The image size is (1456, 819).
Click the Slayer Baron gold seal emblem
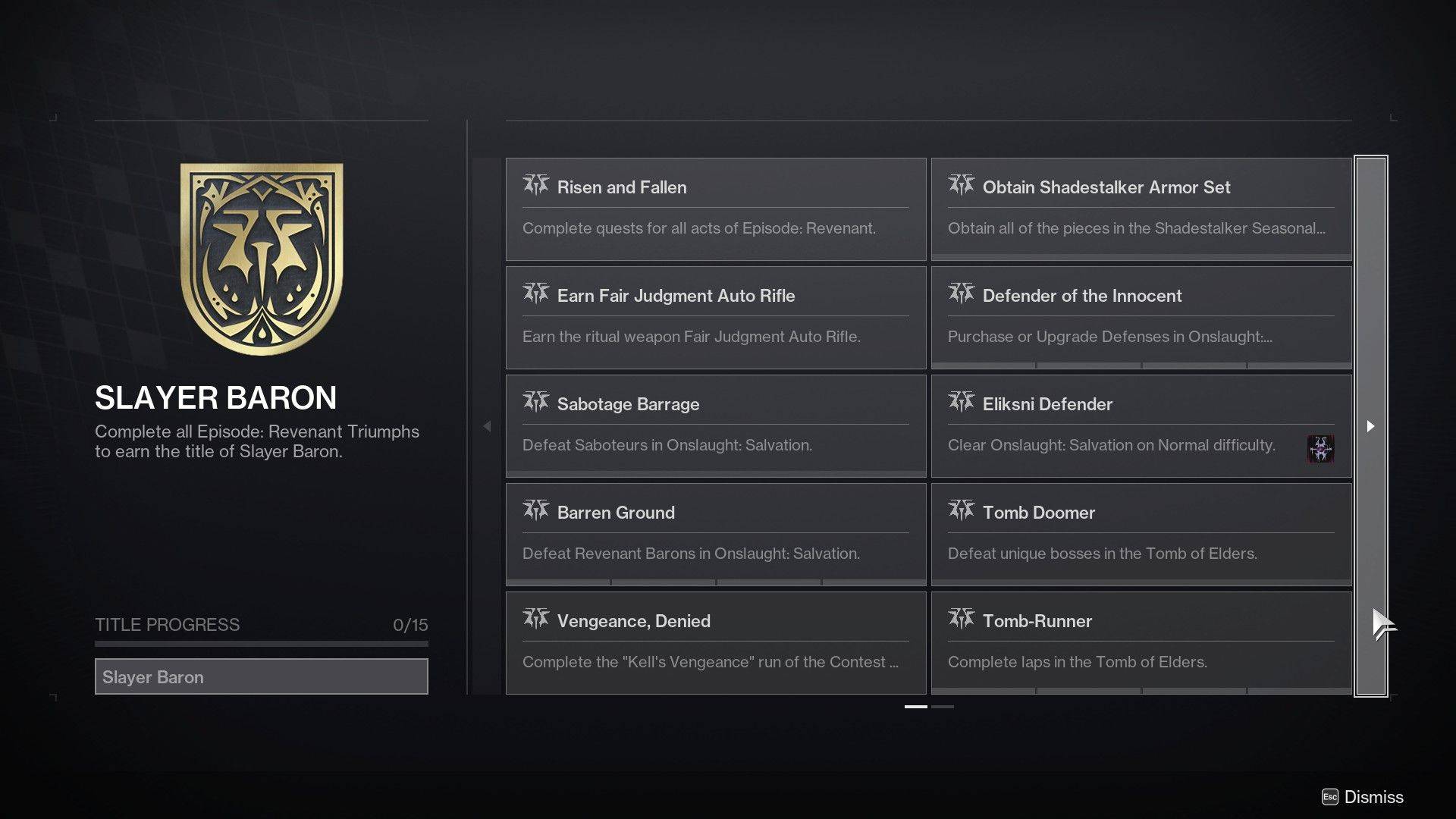click(x=262, y=259)
